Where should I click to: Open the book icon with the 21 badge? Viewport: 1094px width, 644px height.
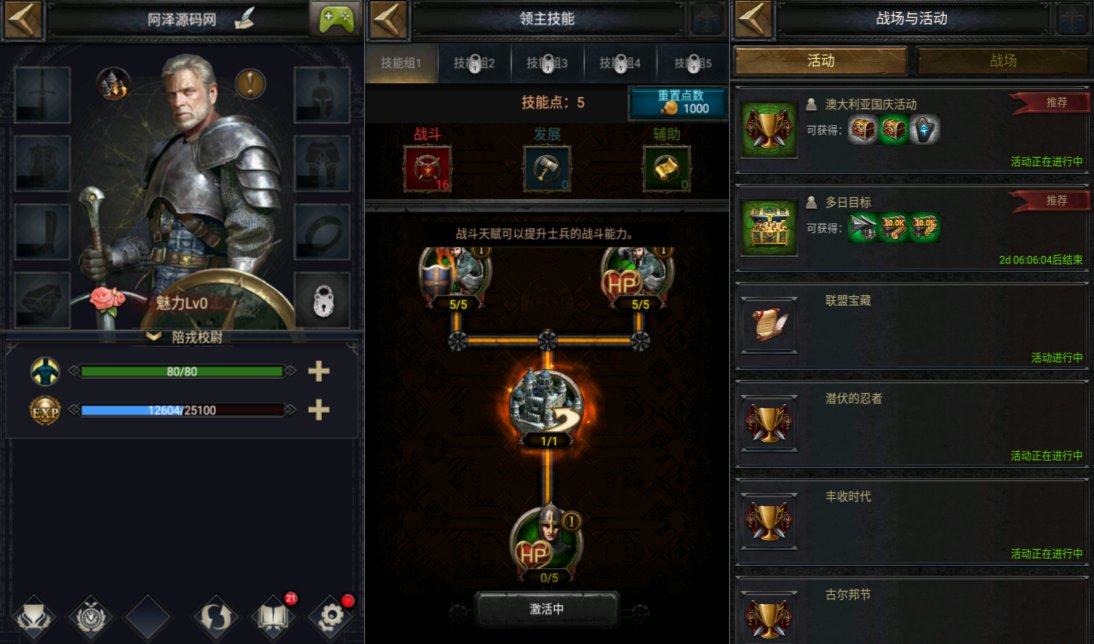[x=274, y=617]
